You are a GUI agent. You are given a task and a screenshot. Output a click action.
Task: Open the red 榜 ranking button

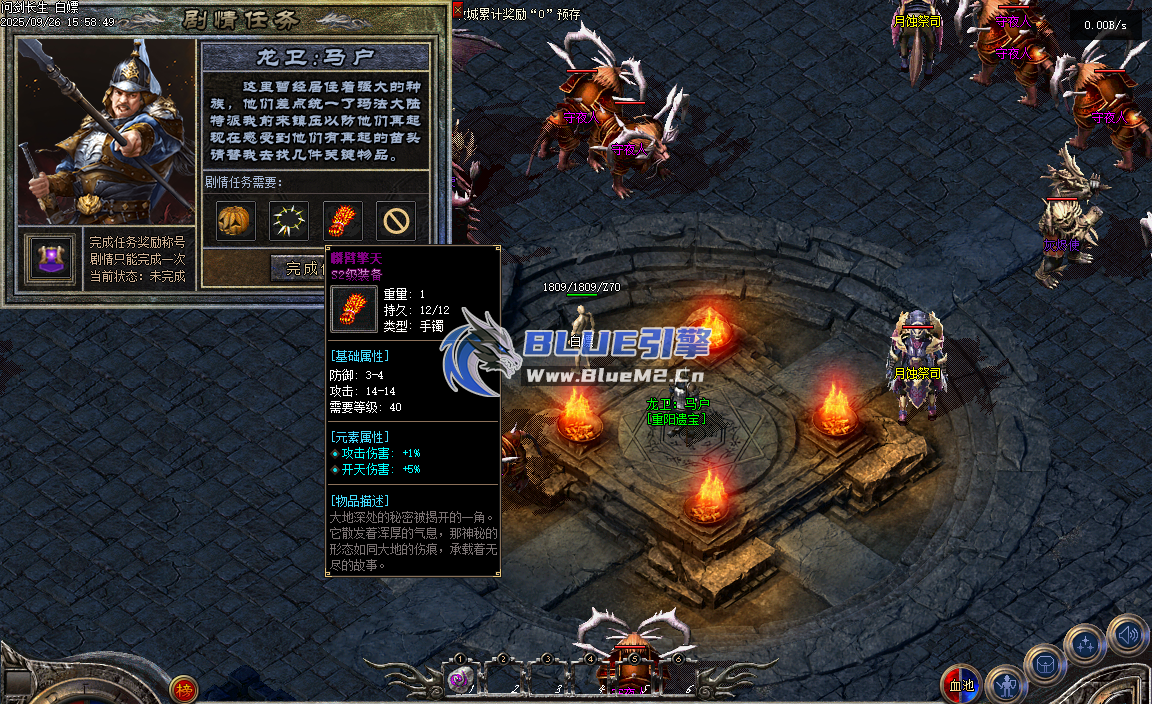[183, 688]
